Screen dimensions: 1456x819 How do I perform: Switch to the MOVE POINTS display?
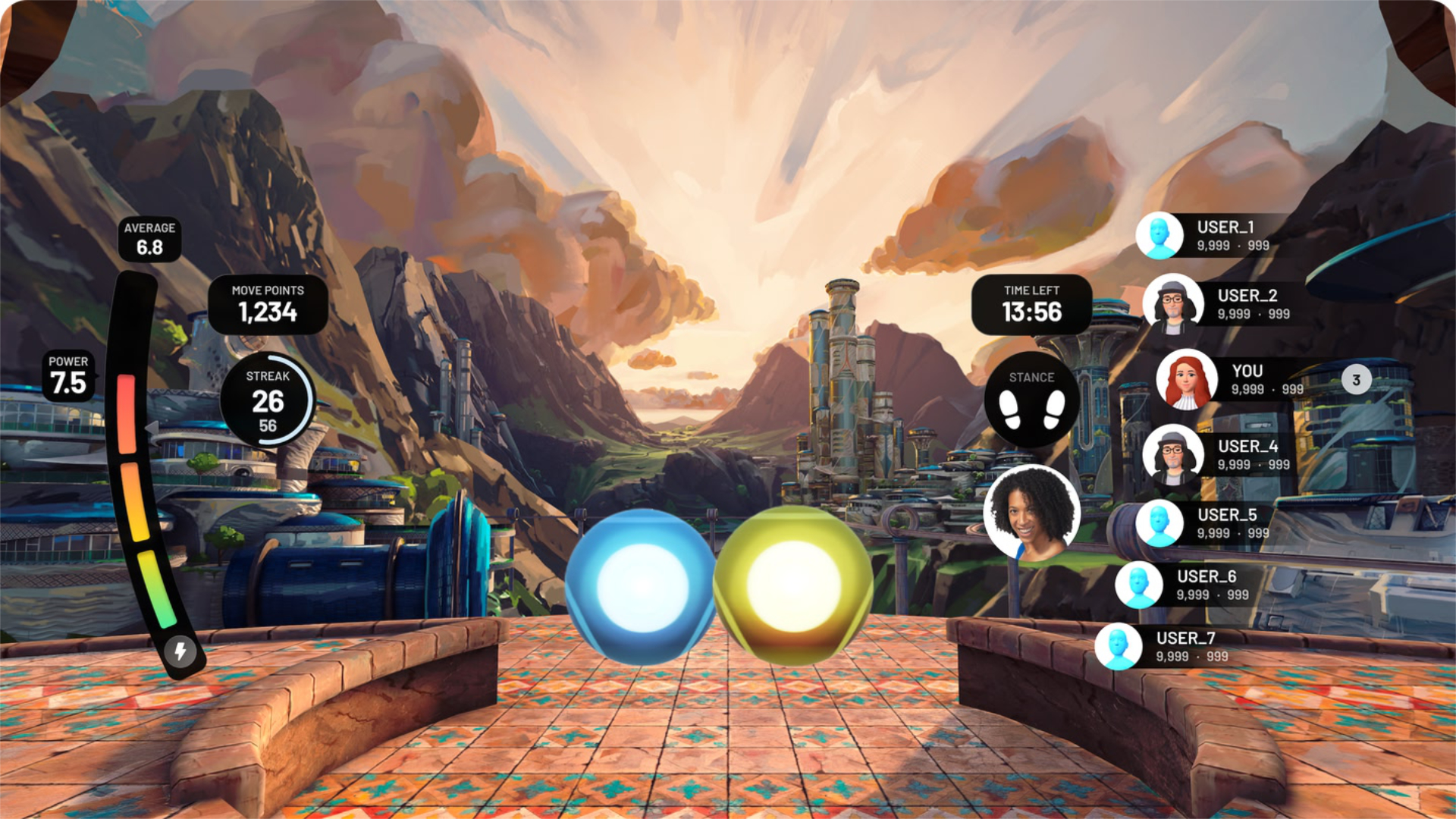267,303
